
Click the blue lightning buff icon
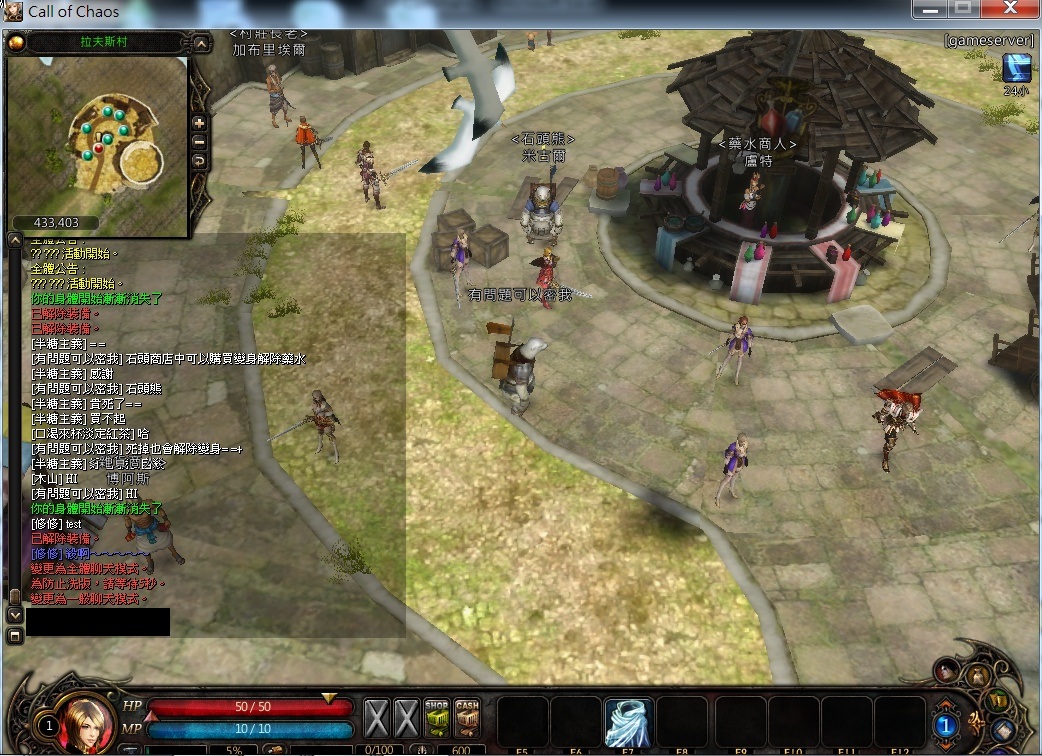tap(1018, 68)
